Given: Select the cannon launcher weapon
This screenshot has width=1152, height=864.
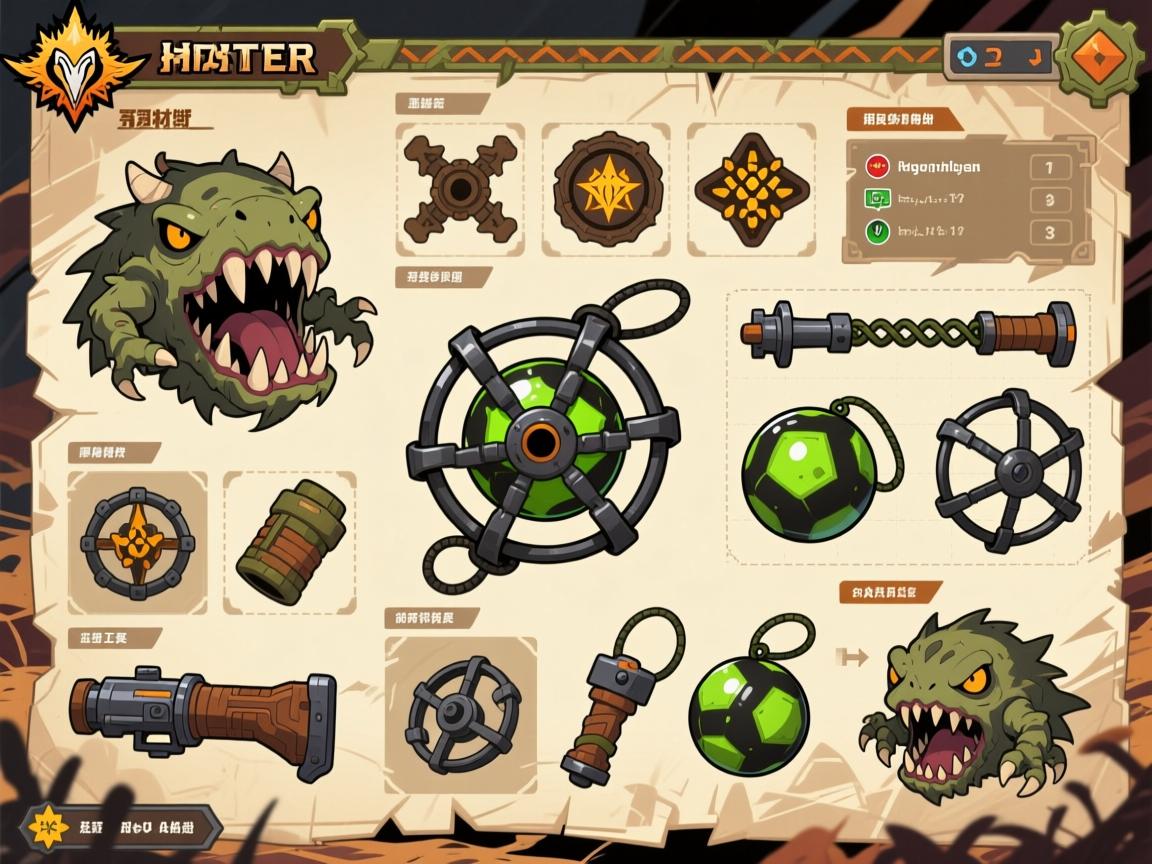Looking at the screenshot, I should tap(204, 715).
